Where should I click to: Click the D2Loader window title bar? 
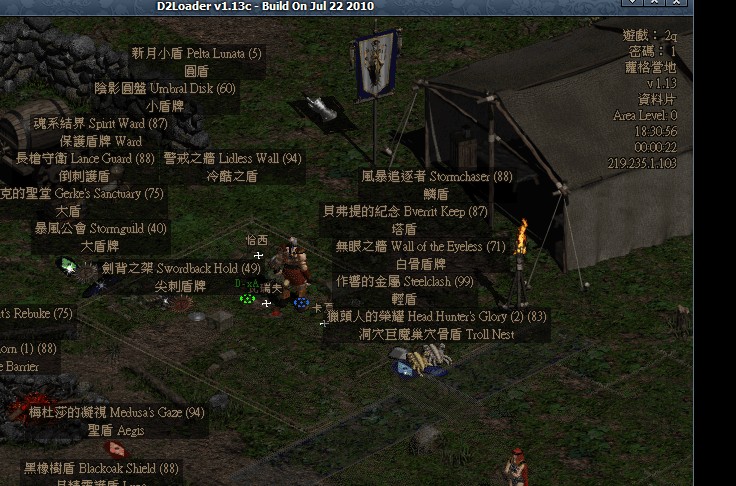tap(265, 7)
